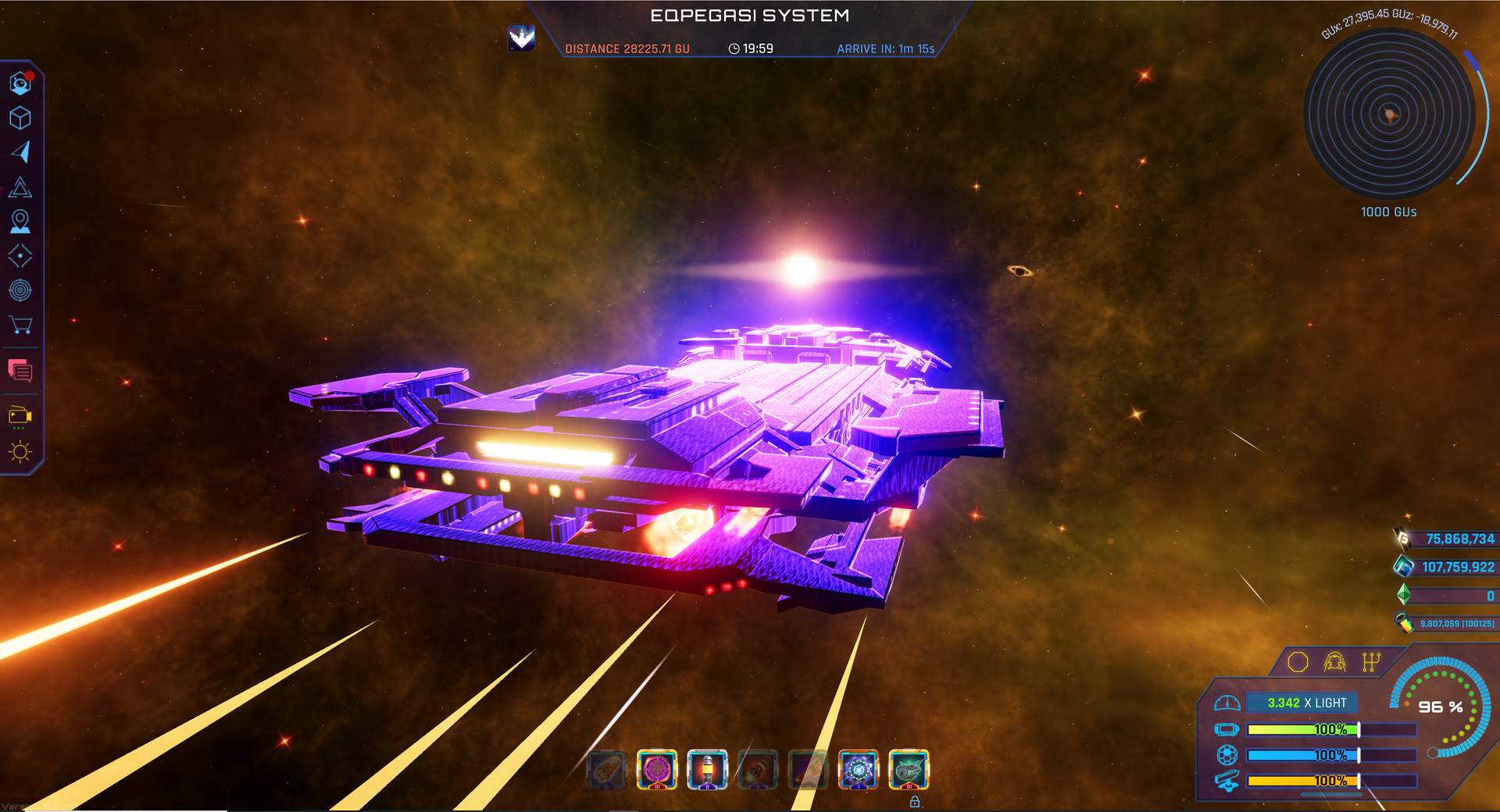
Task: Click the cargo cube icon in sidebar
Action: [21, 119]
